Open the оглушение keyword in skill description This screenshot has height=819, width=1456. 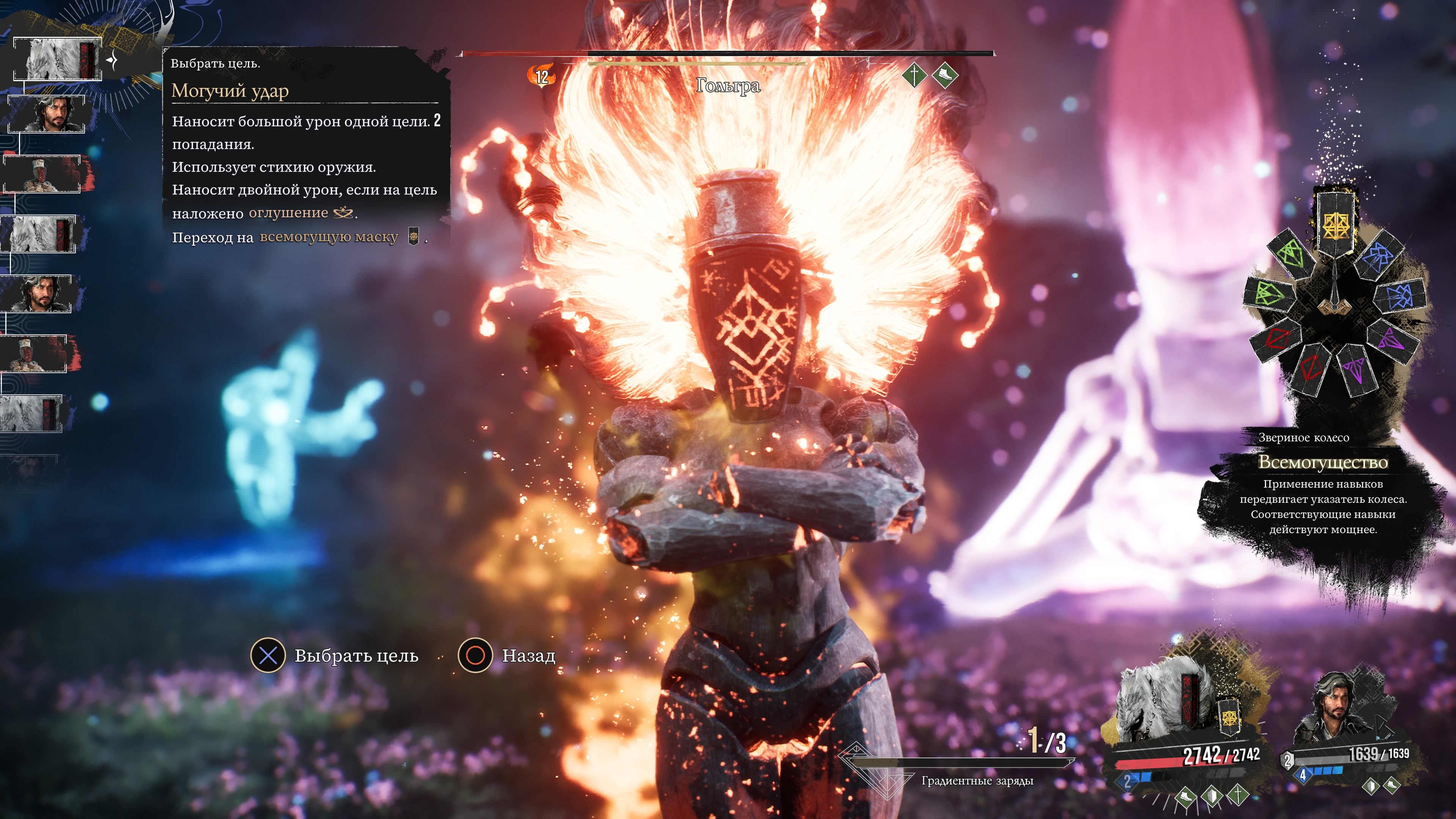288,213
